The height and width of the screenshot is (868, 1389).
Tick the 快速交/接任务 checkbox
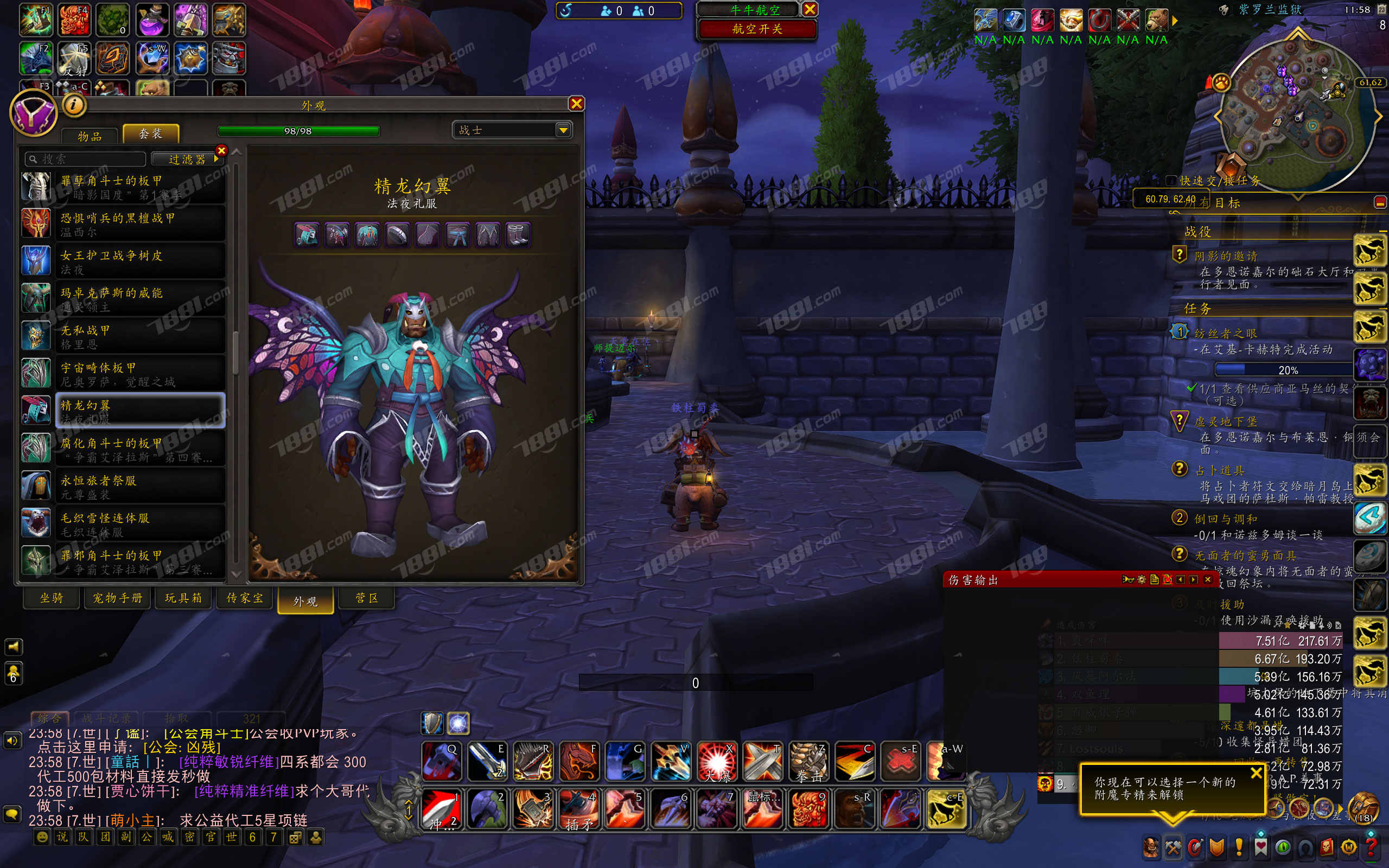click(x=1172, y=180)
